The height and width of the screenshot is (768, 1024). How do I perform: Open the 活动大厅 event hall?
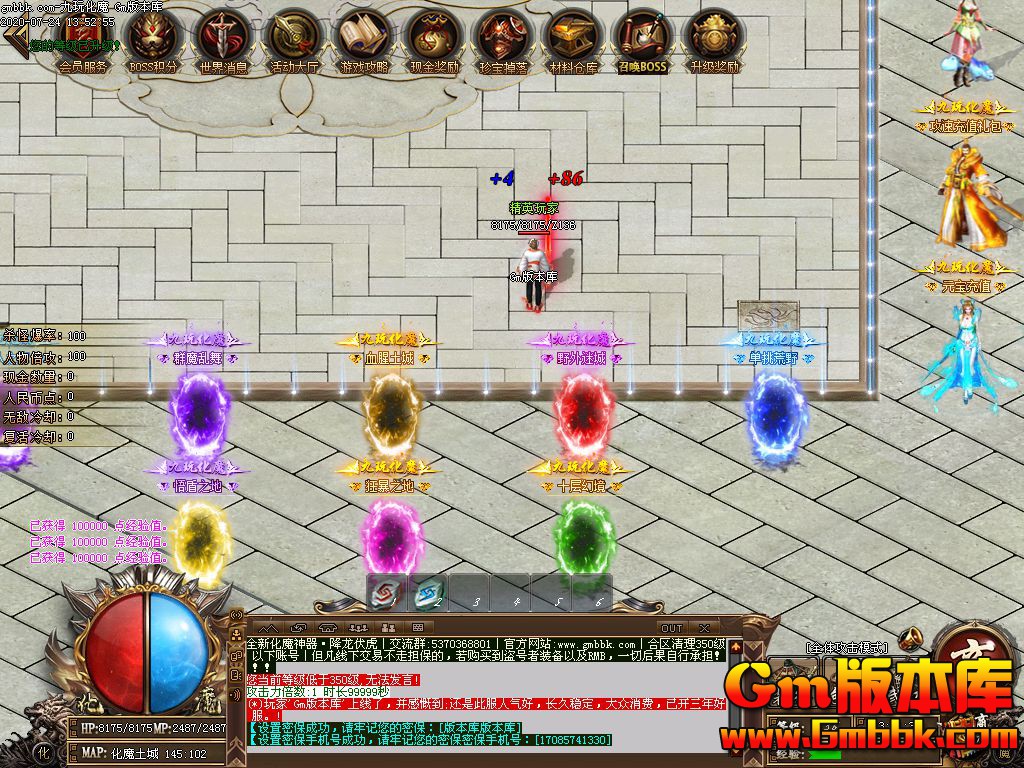(294, 41)
